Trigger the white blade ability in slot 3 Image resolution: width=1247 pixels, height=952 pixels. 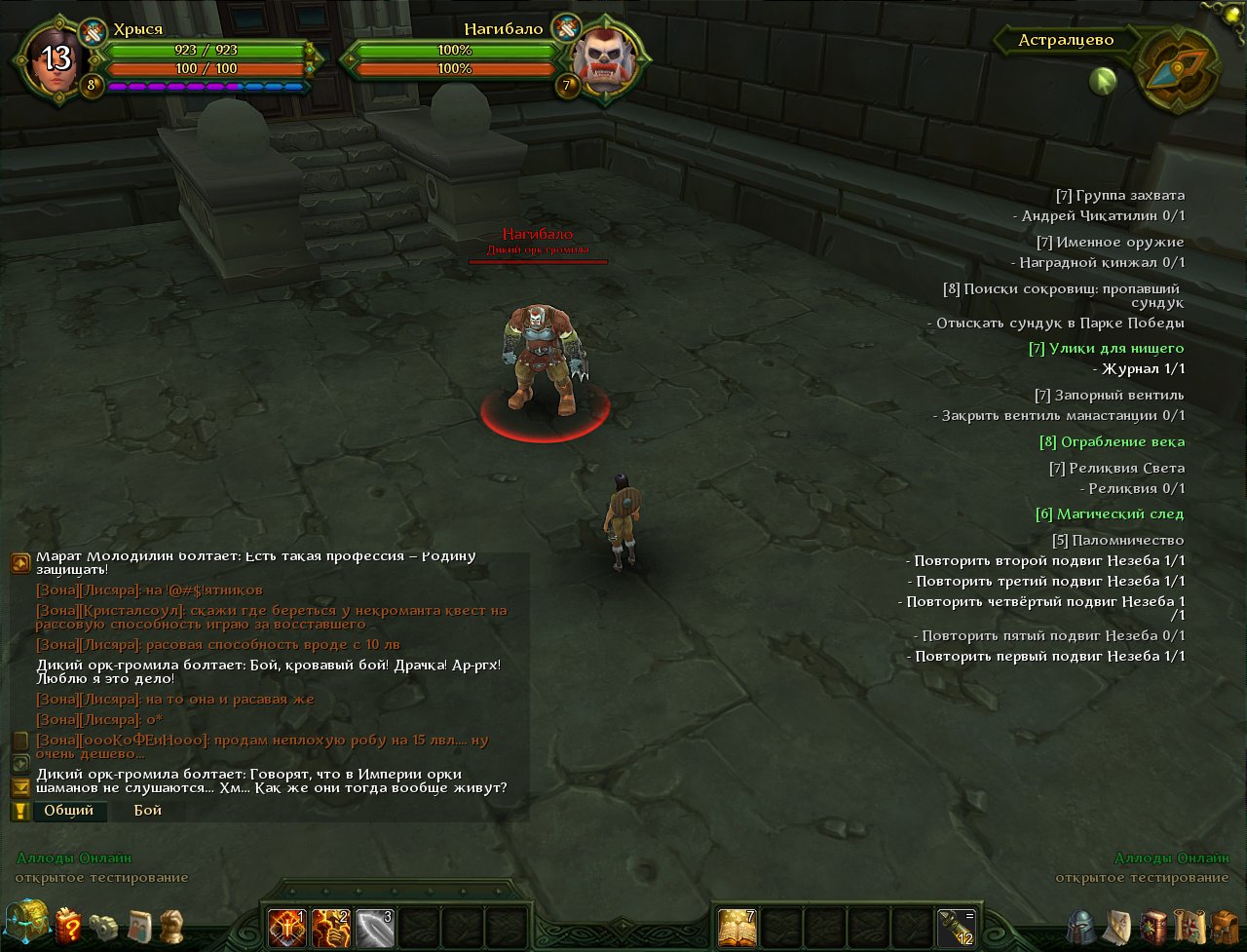pos(374,927)
